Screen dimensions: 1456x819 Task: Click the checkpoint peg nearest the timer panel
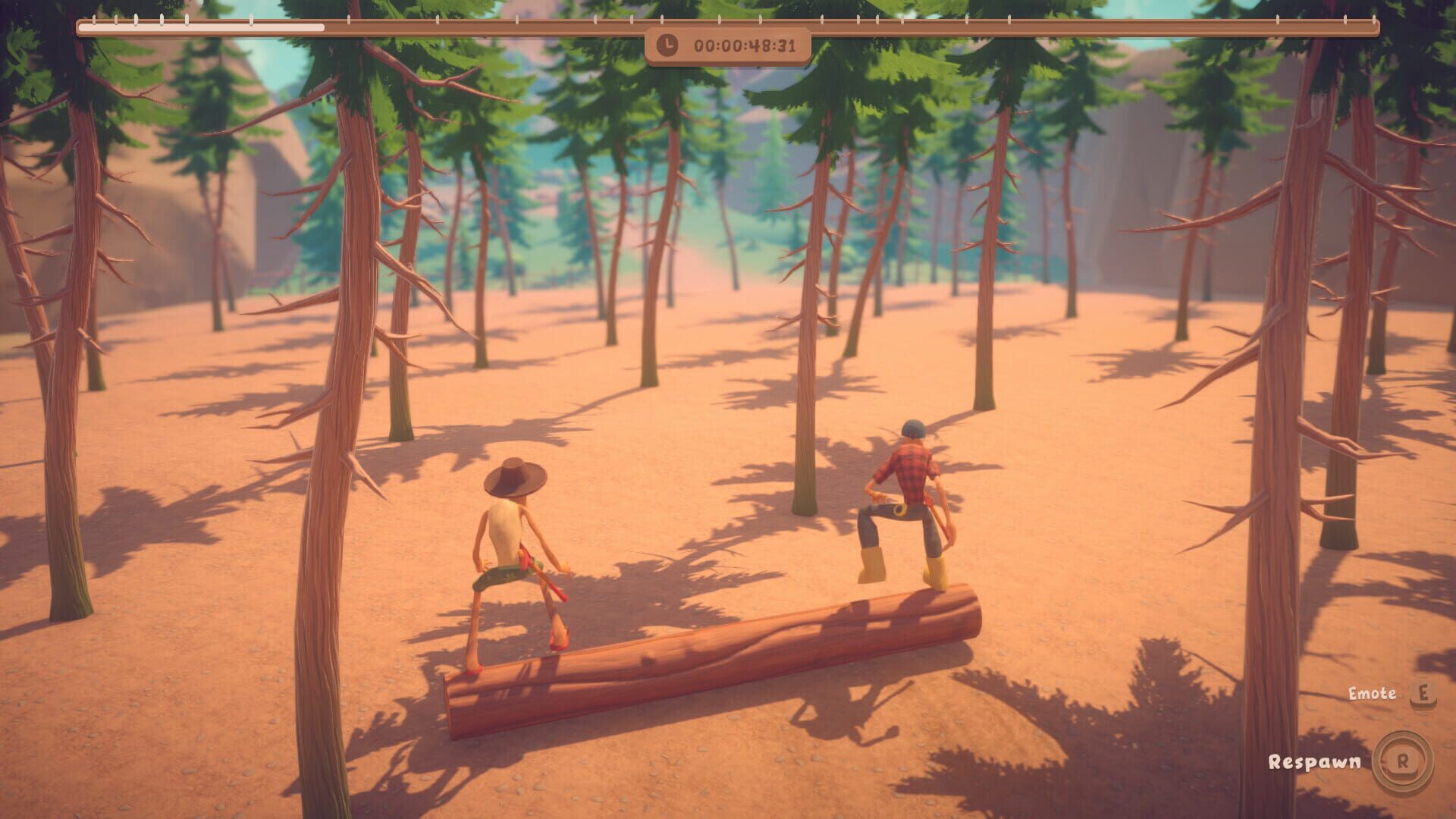point(718,17)
